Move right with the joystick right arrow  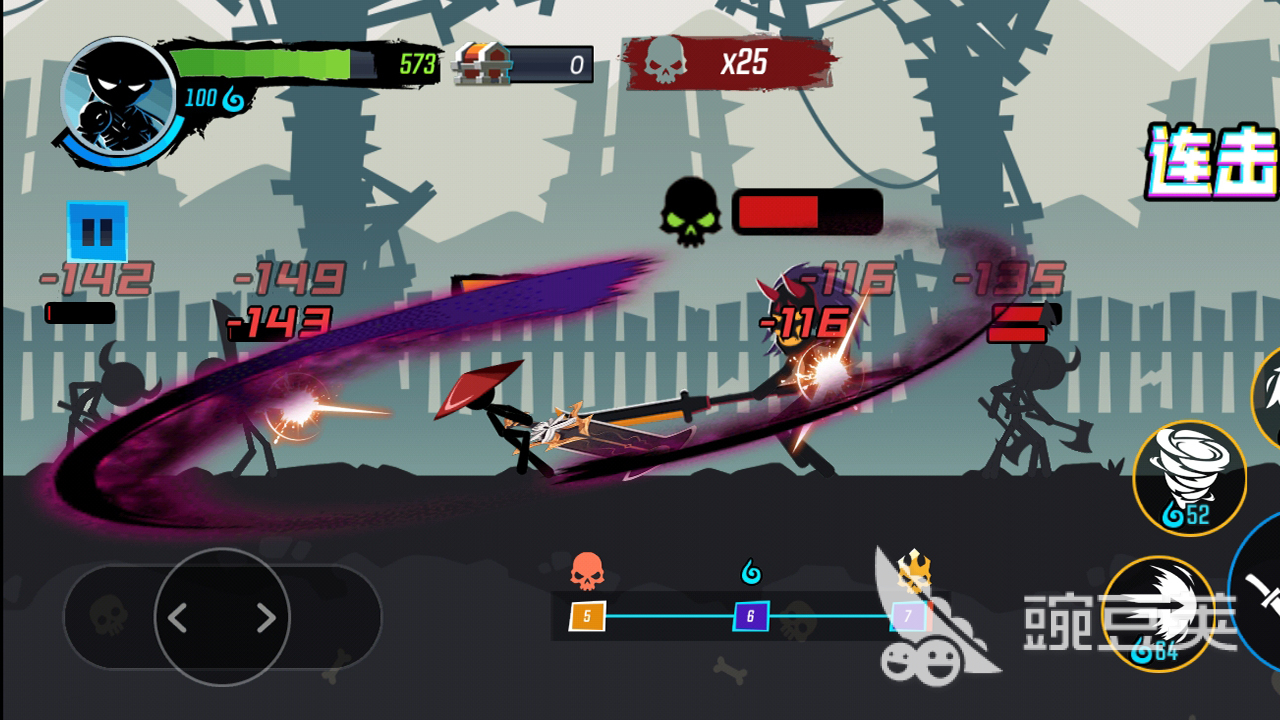[x=266, y=618]
